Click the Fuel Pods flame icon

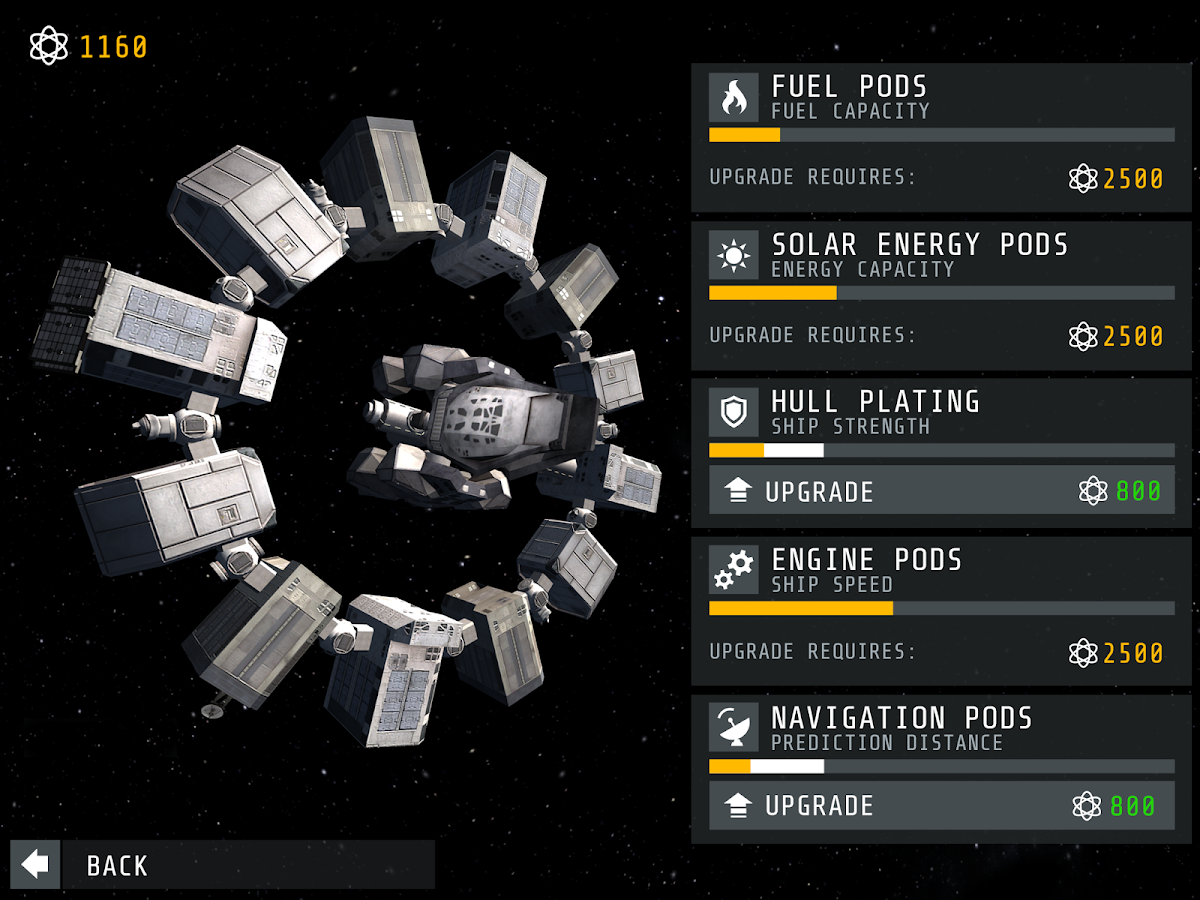pos(734,97)
